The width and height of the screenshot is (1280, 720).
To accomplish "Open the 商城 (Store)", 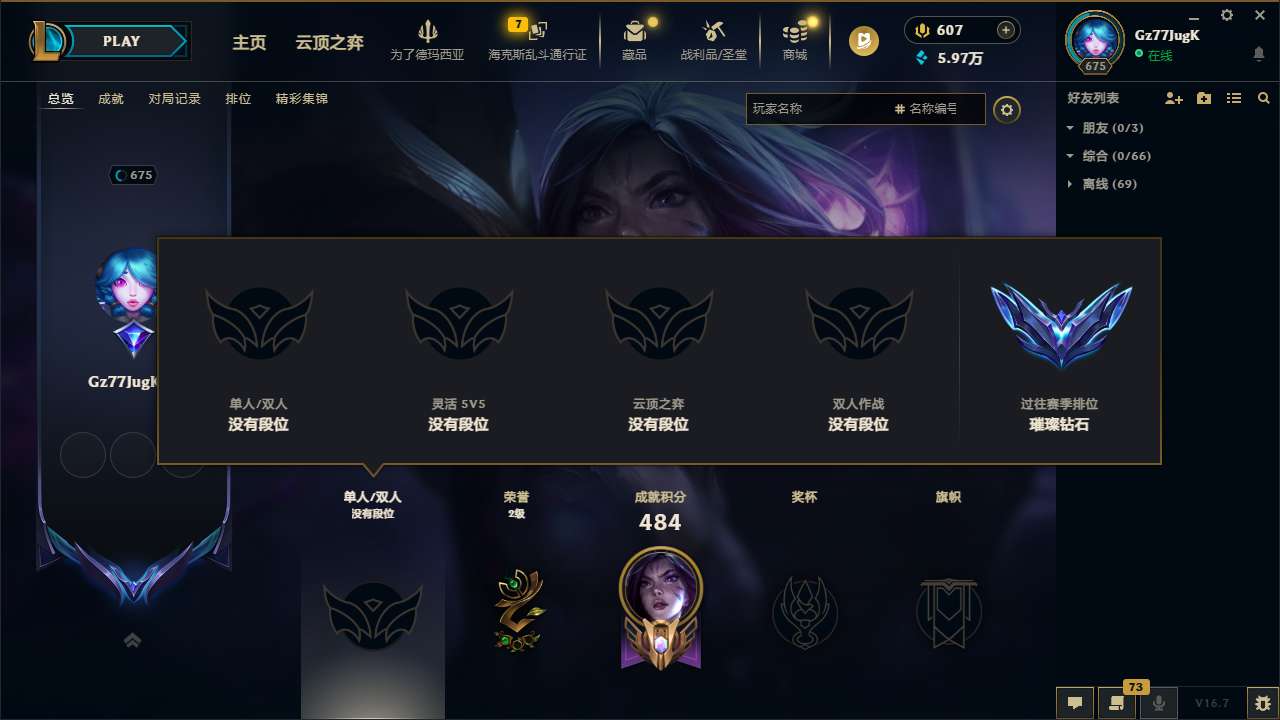I will [795, 40].
